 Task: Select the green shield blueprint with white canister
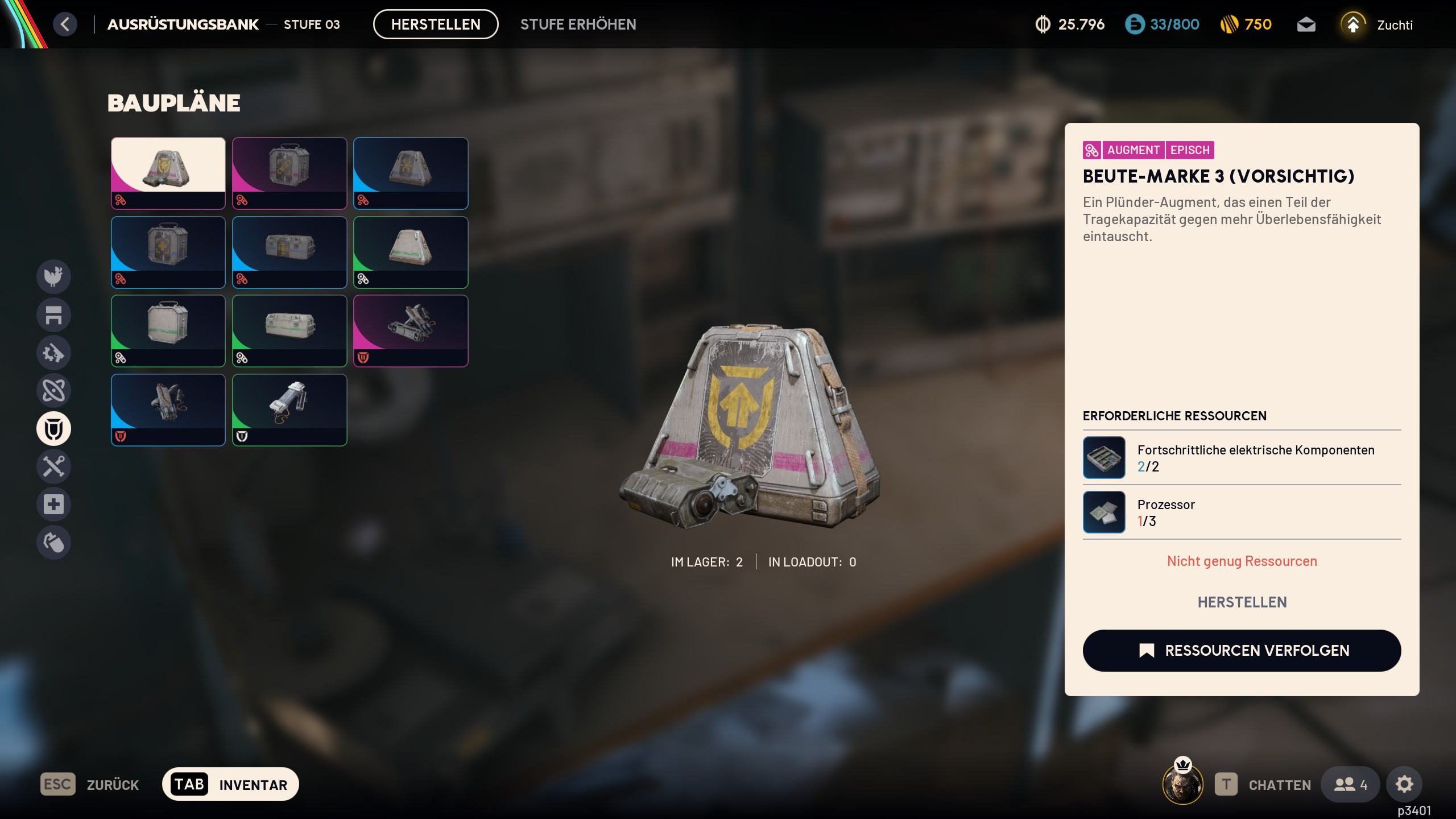click(289, 409)
